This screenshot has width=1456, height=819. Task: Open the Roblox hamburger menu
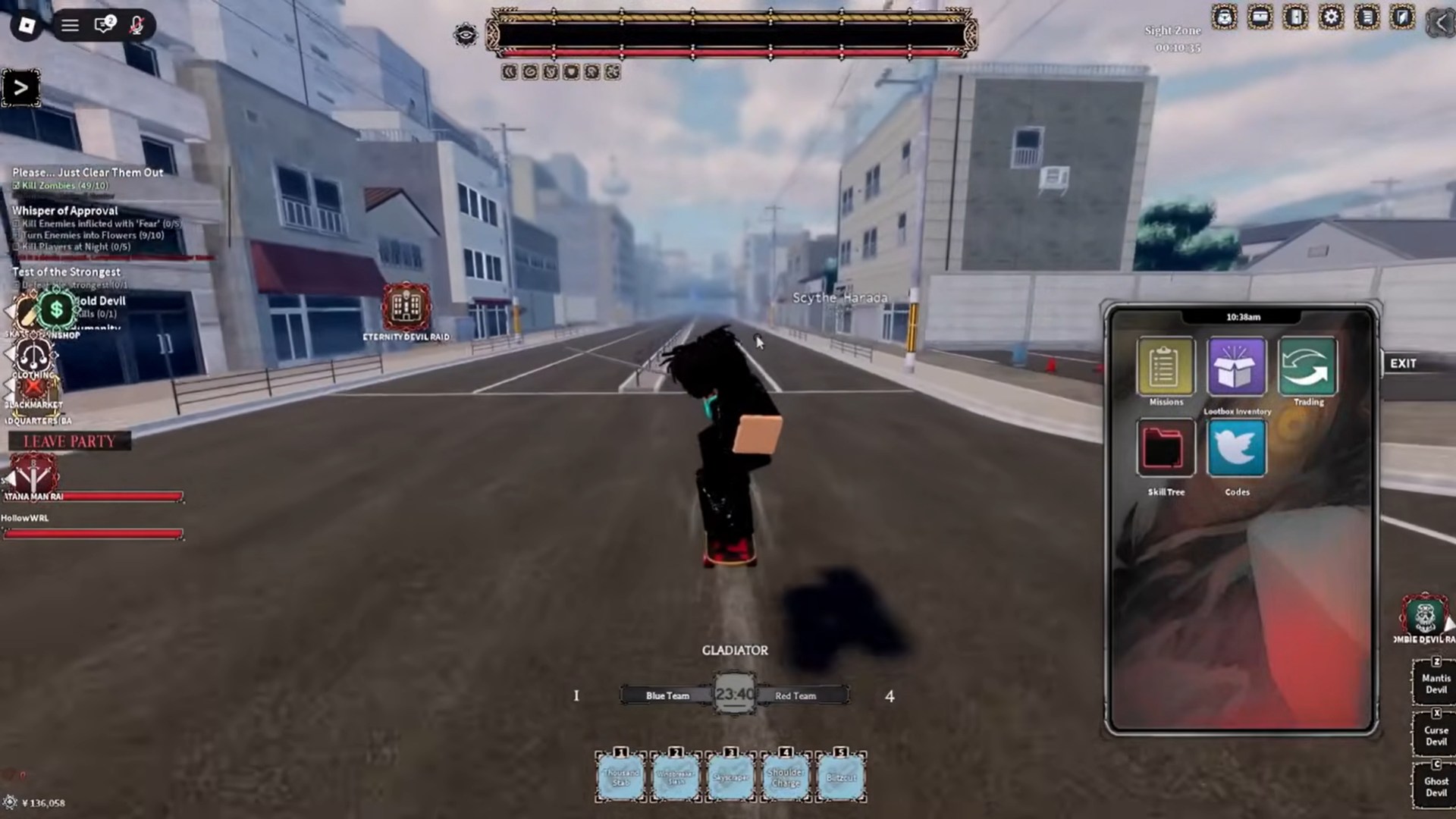[x=70, y=25]
